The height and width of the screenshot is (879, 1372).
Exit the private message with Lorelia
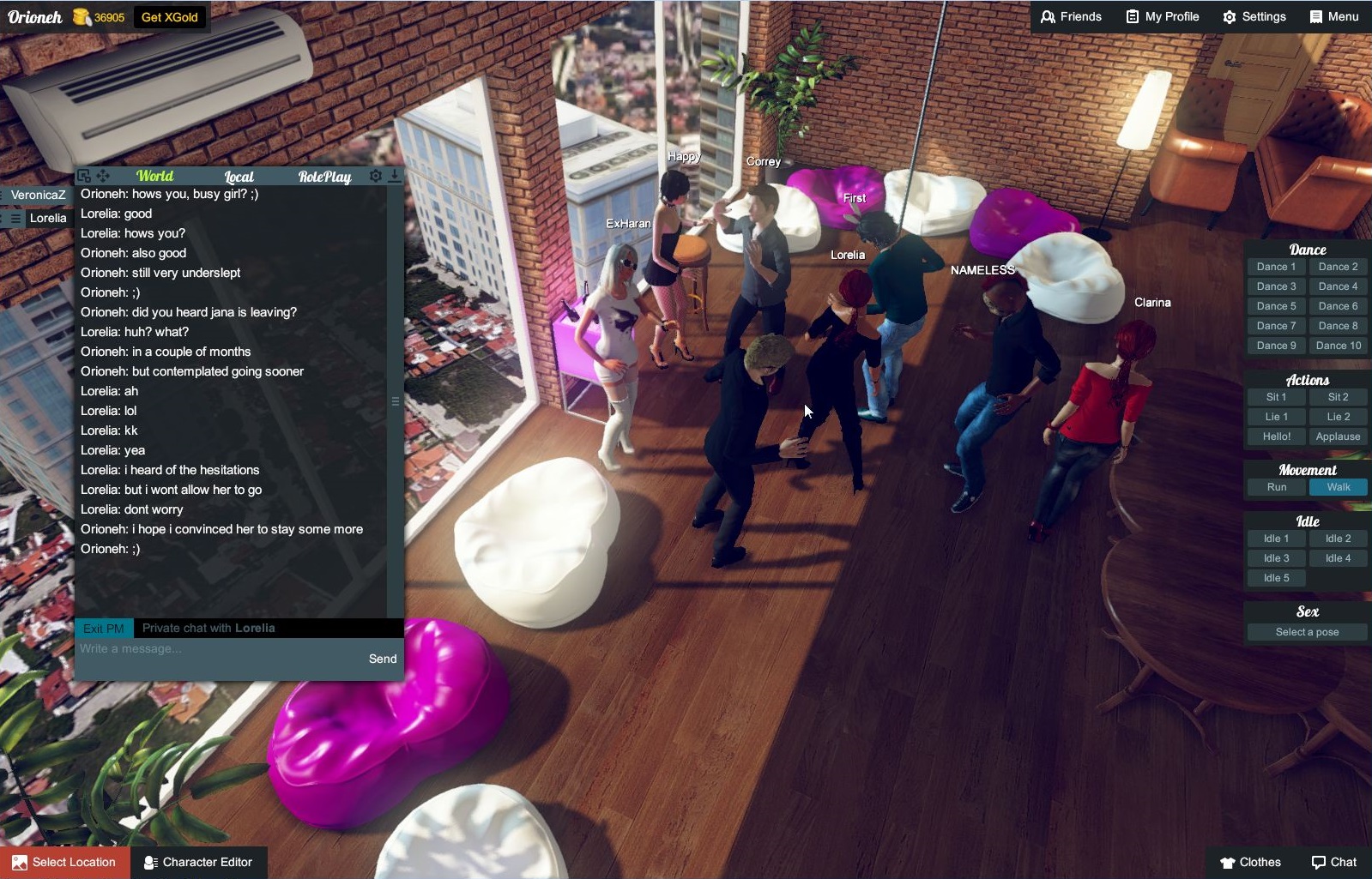click(x=102, y=628)
